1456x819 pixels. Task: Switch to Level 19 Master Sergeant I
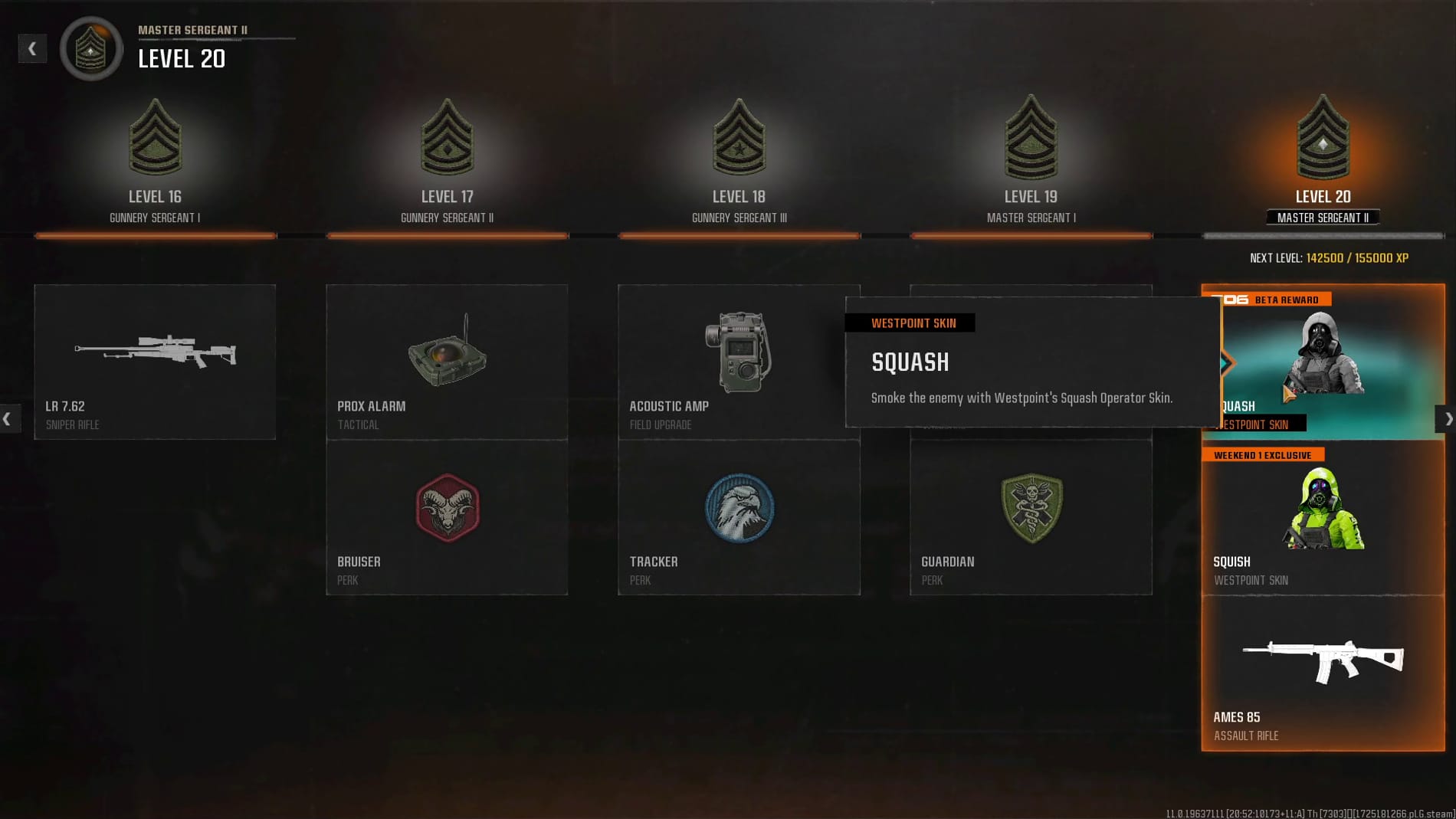pyautogui.click(x=1031, y=161)
